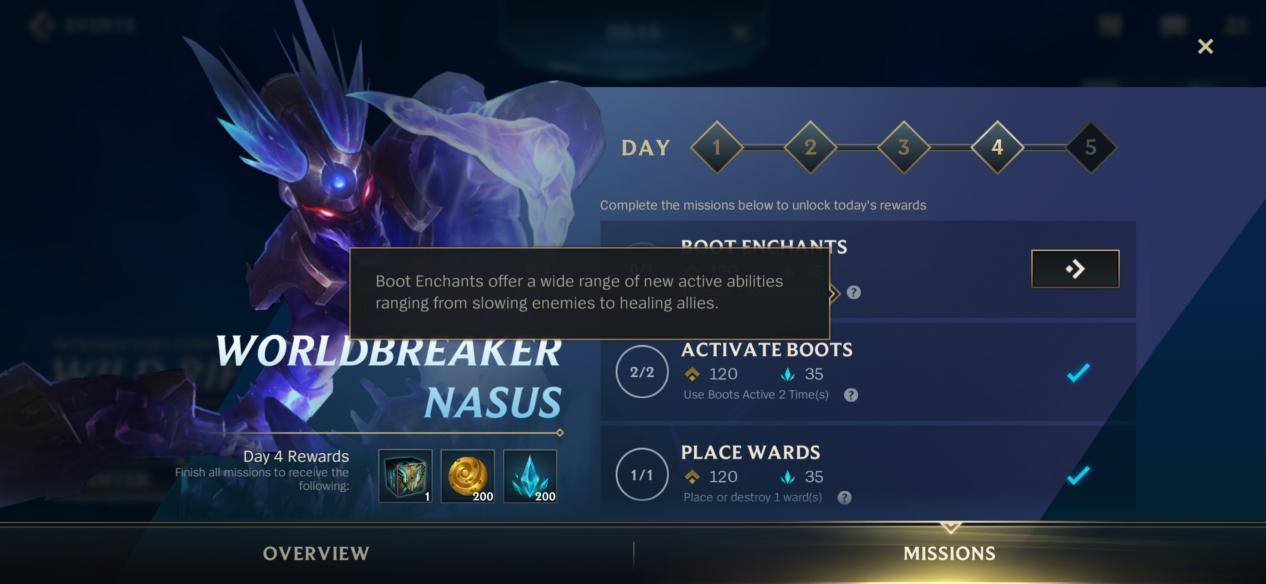
Task: Switch to the Overview tab
Action: (x=316, y=554)
